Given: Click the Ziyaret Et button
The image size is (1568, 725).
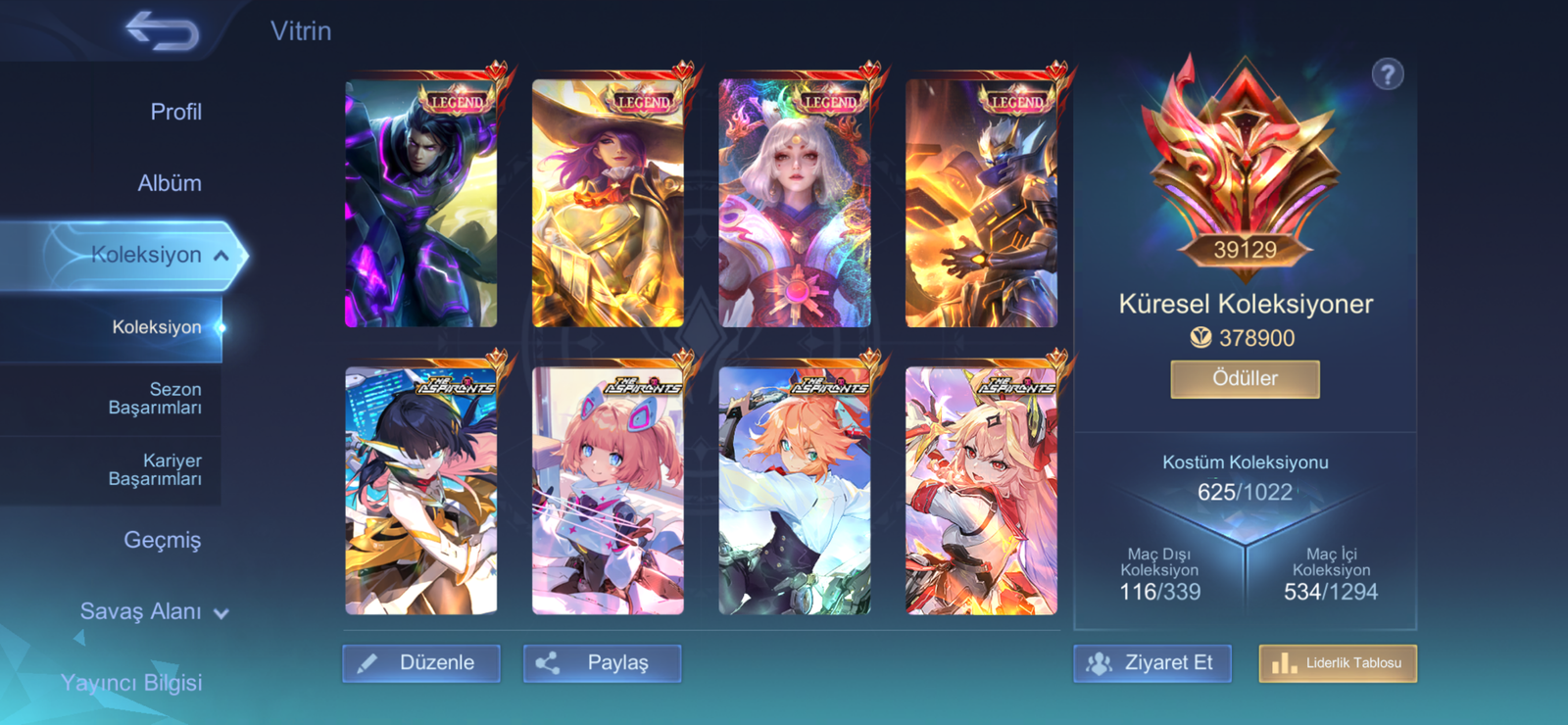Looking at the screenshot, I should [1152, 663].
